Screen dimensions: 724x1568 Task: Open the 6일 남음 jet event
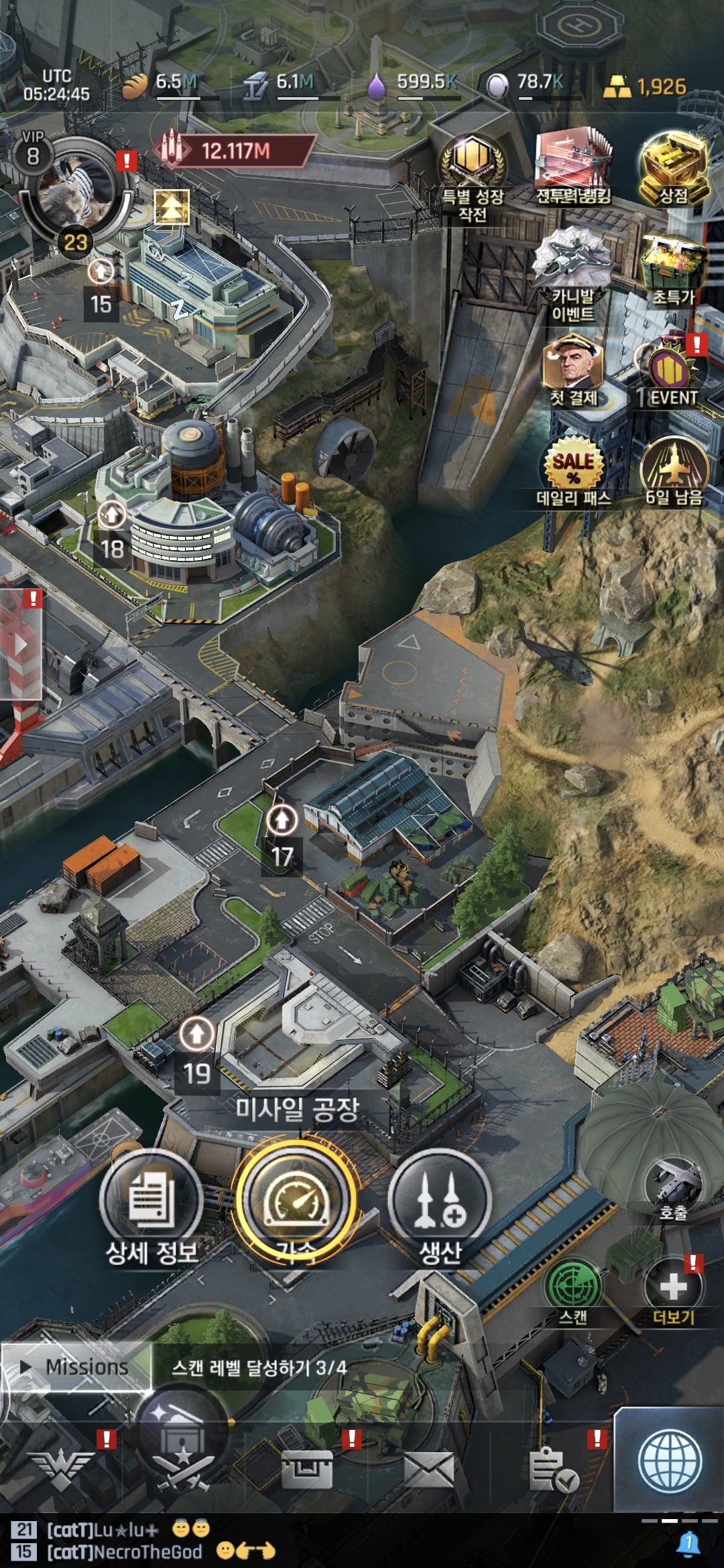click(673, 468)
